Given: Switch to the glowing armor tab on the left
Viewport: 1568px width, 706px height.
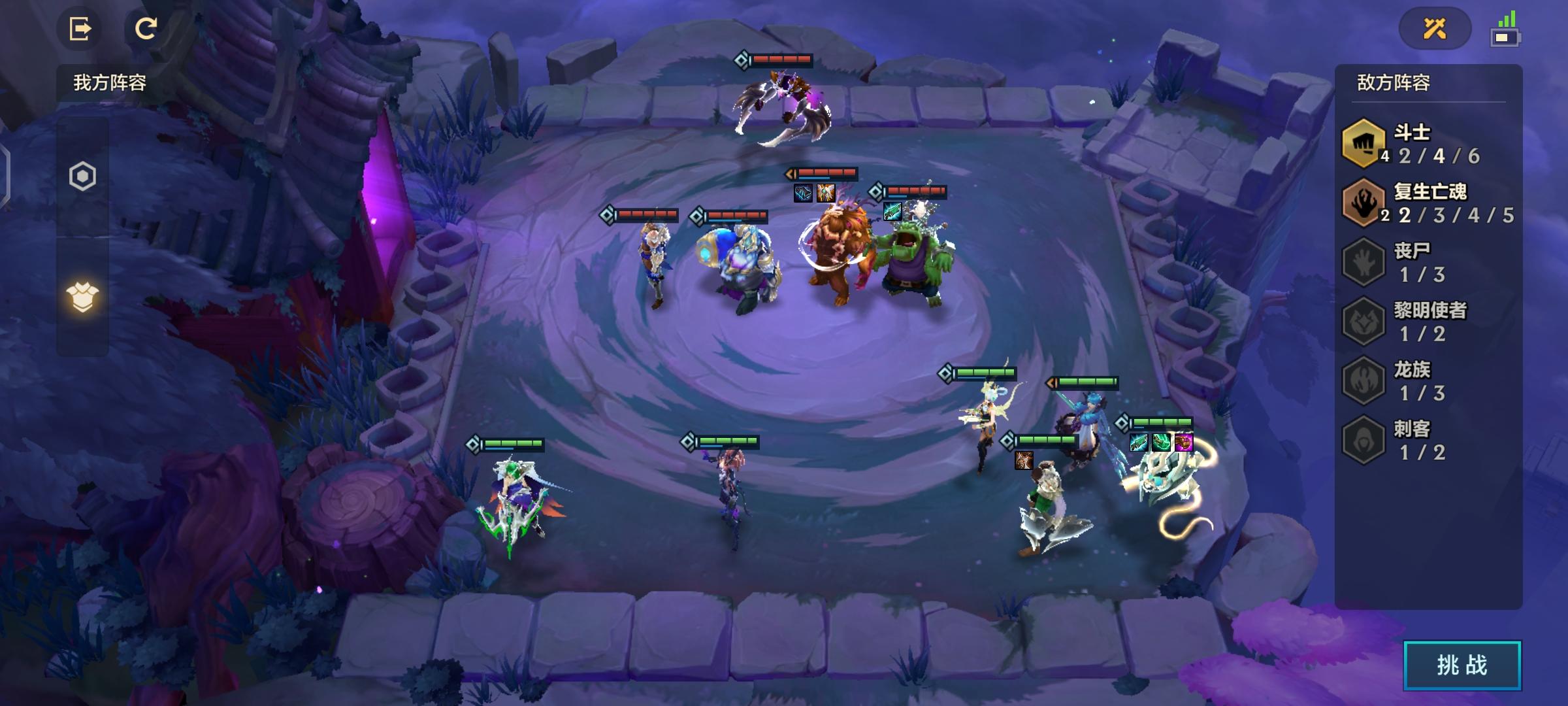Looking at the screenshot, I should pos(83,297).
